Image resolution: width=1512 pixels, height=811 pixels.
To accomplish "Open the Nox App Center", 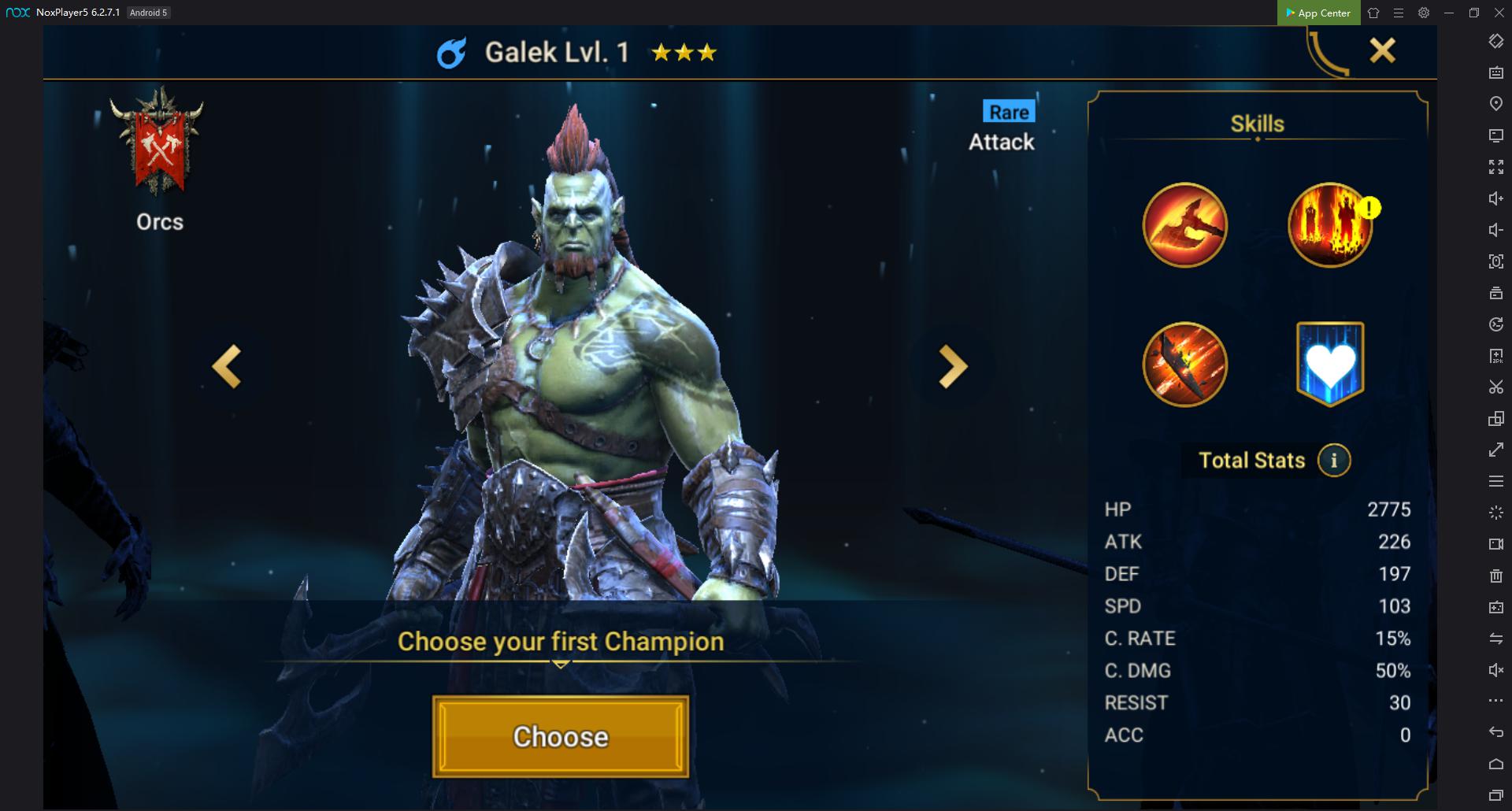I will [1318, 13].
